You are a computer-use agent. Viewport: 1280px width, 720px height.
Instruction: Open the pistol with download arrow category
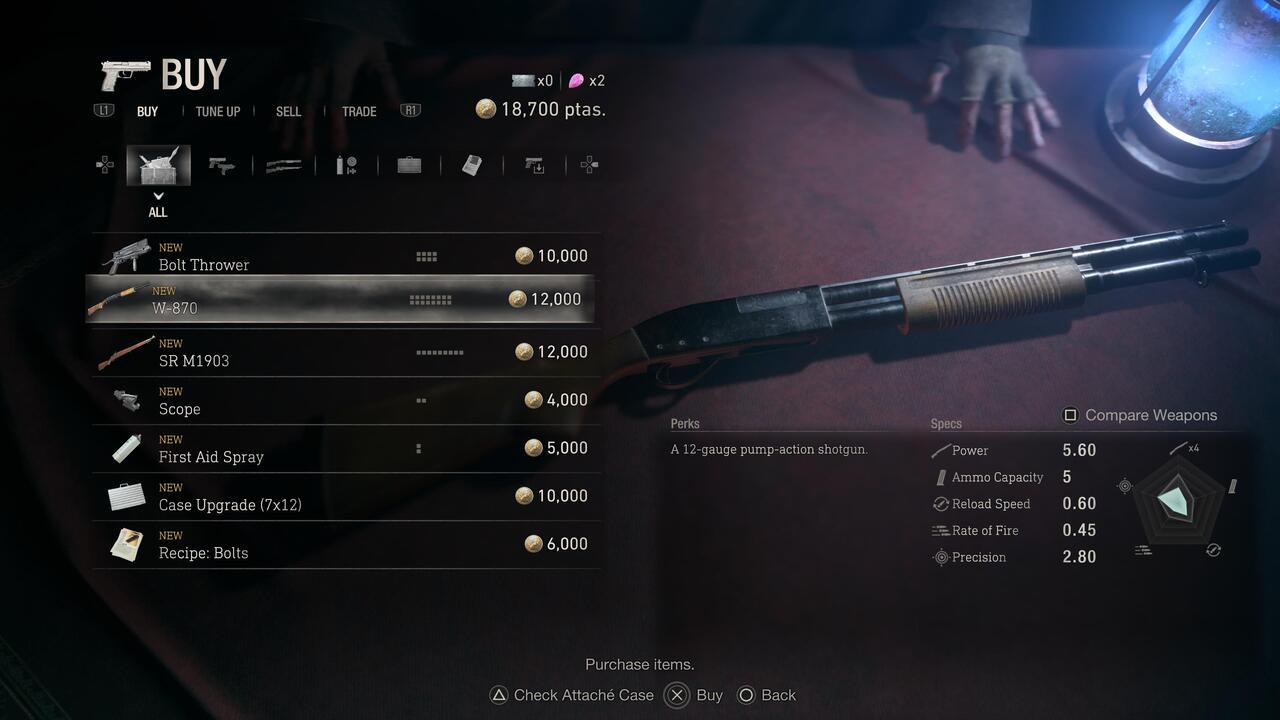(535, 166)
